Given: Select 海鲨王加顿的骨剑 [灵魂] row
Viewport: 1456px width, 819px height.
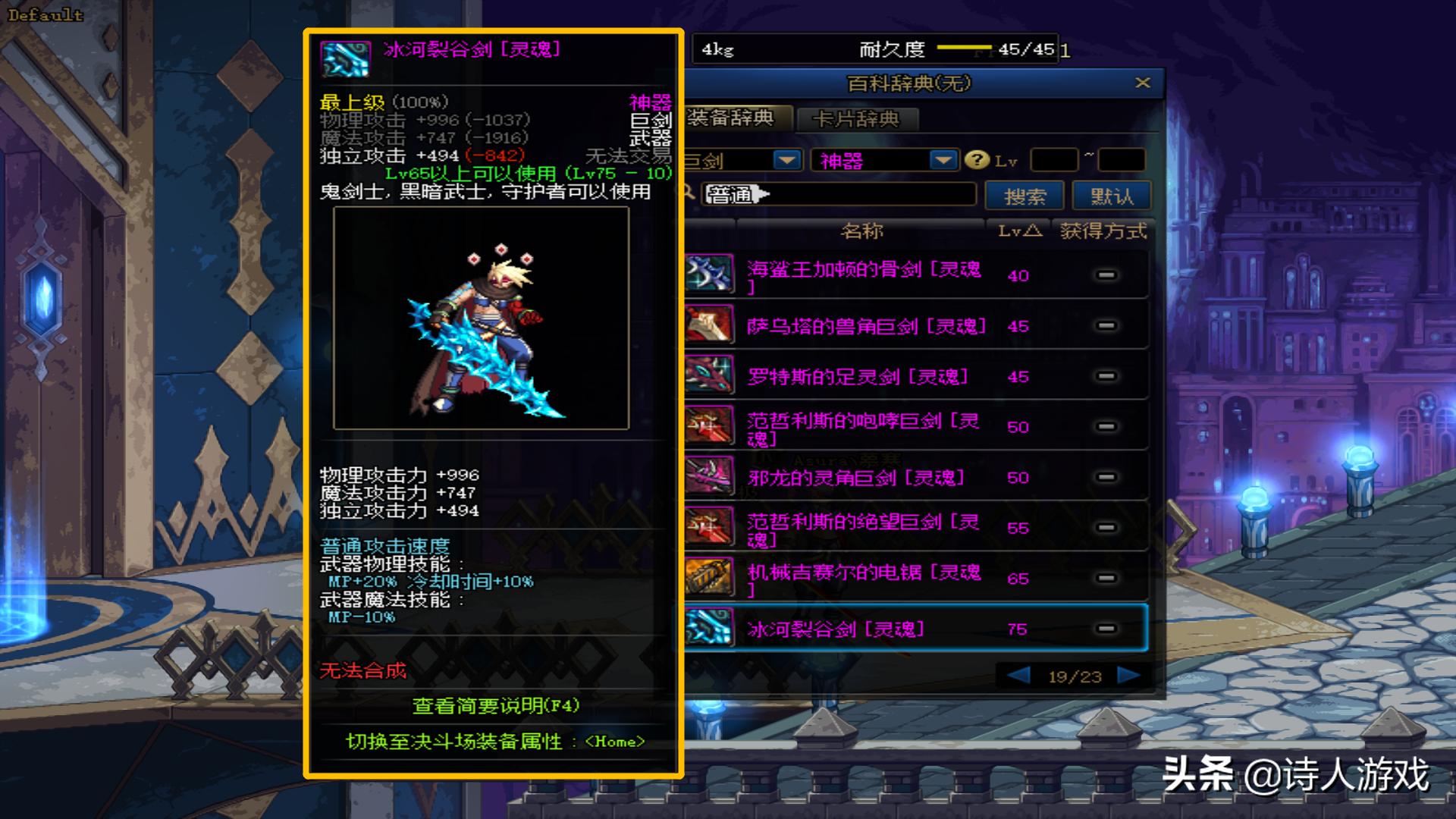Looking at the screenshot, I should (863, 275).
